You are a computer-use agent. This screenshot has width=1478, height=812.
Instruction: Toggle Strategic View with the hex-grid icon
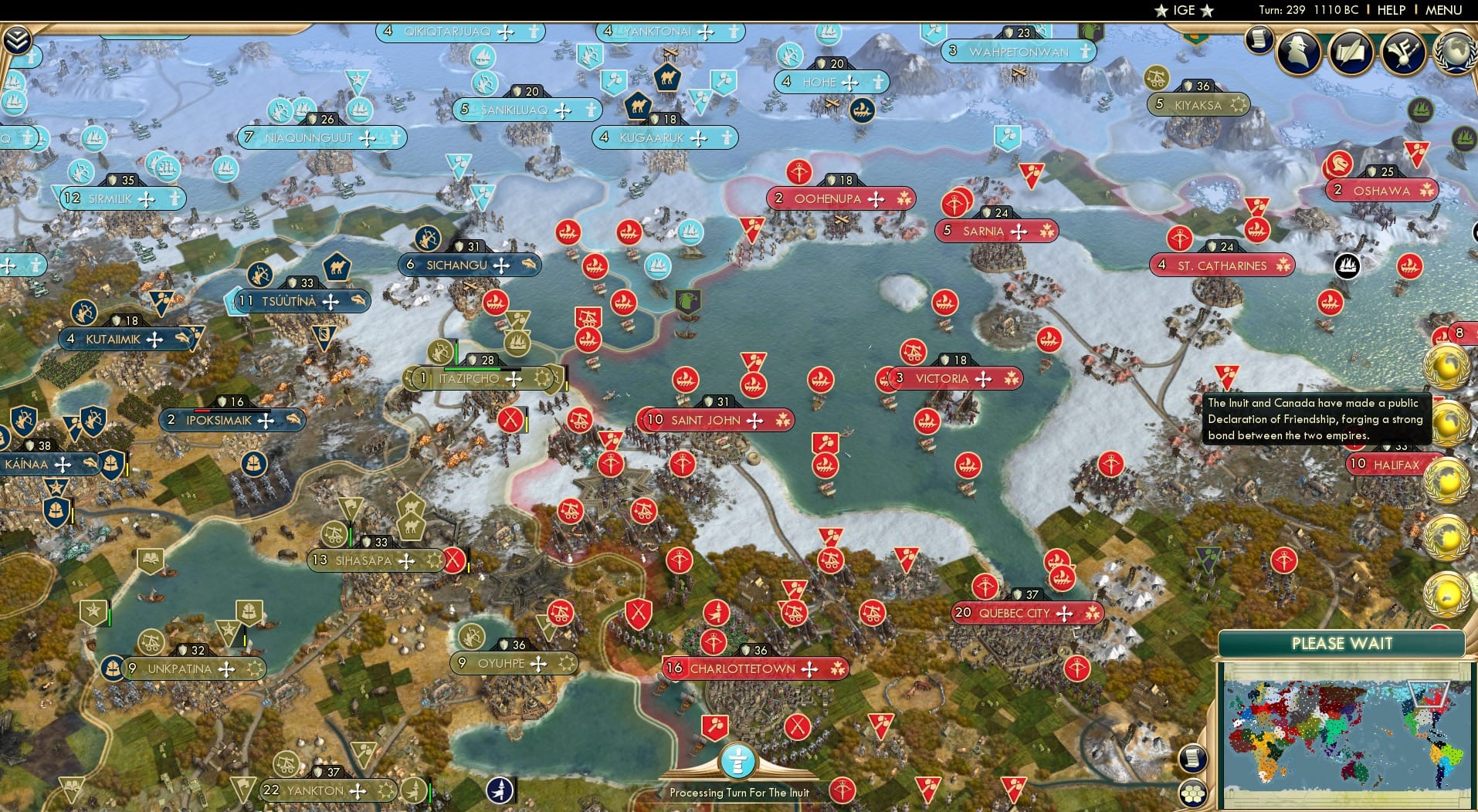1192,792
